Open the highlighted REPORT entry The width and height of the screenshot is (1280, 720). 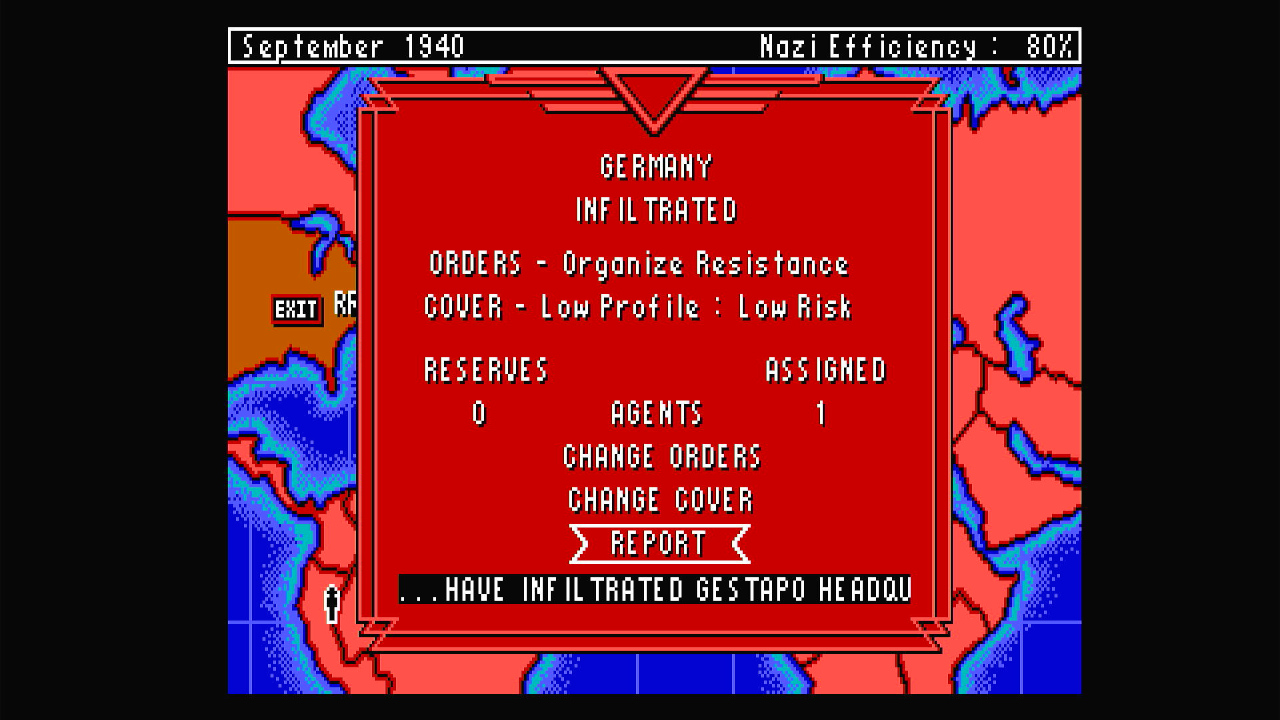coord(658,543)
